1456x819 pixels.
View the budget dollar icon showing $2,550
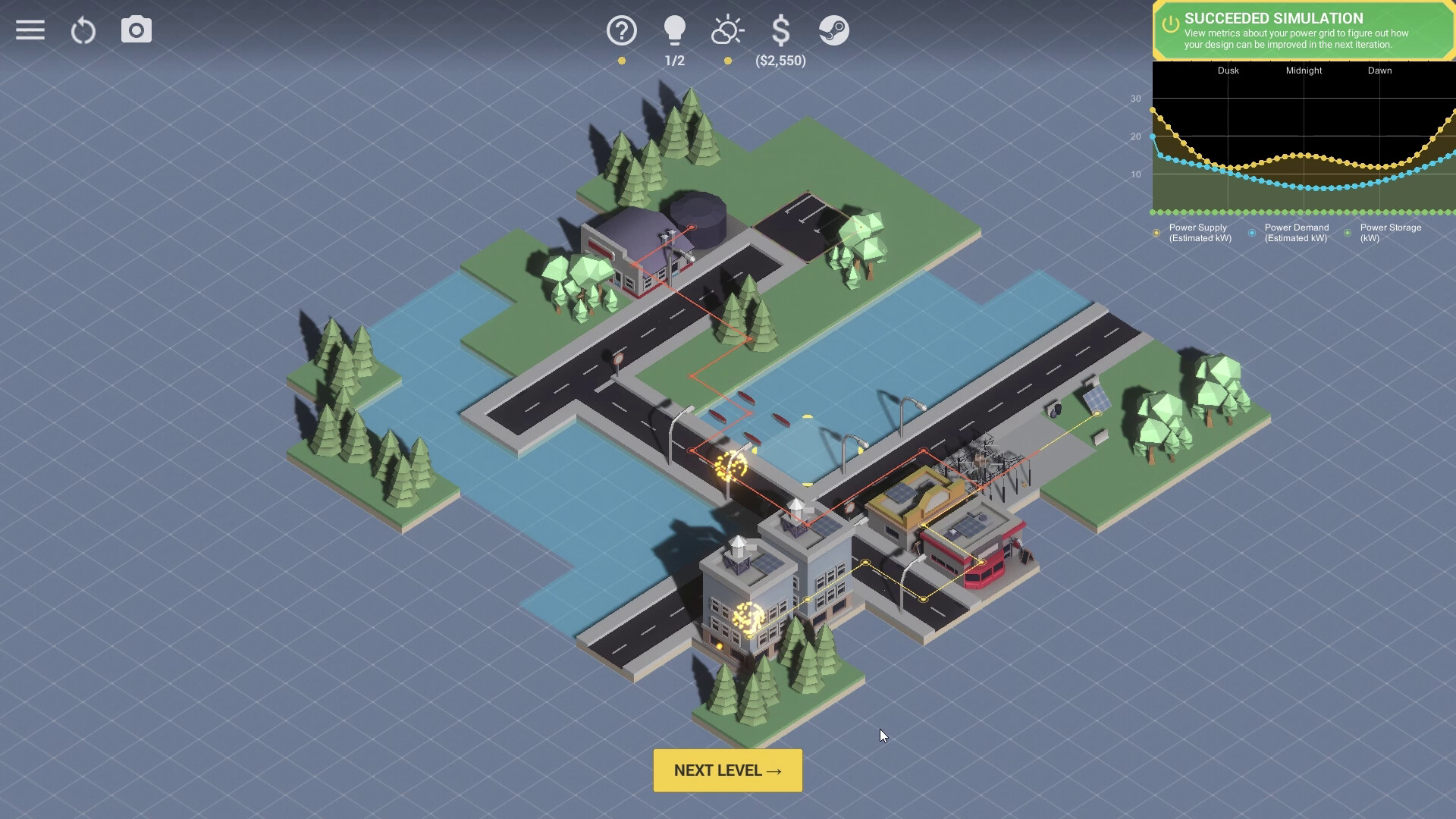point(780,31)
